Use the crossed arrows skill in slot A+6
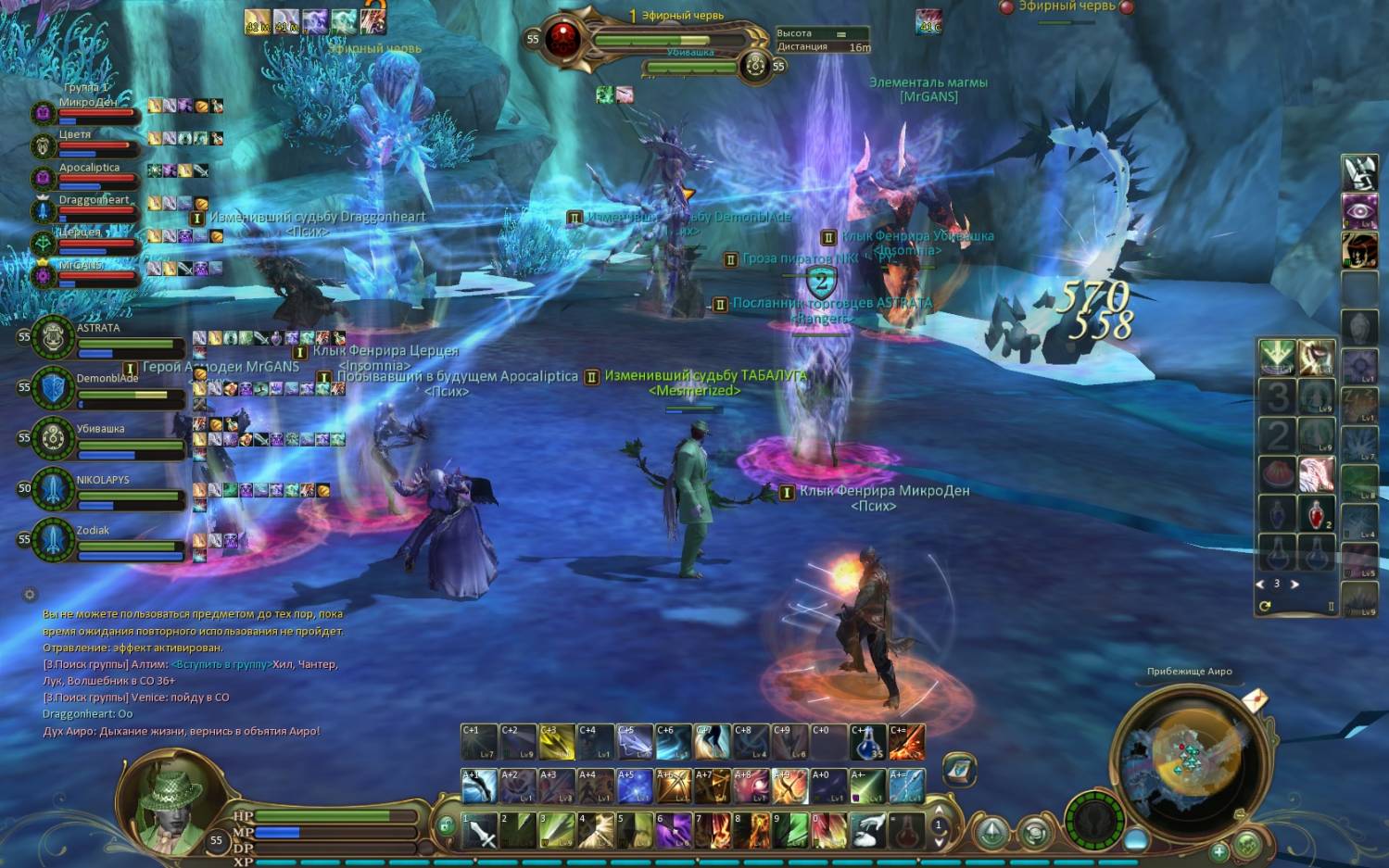 [673, 786]
